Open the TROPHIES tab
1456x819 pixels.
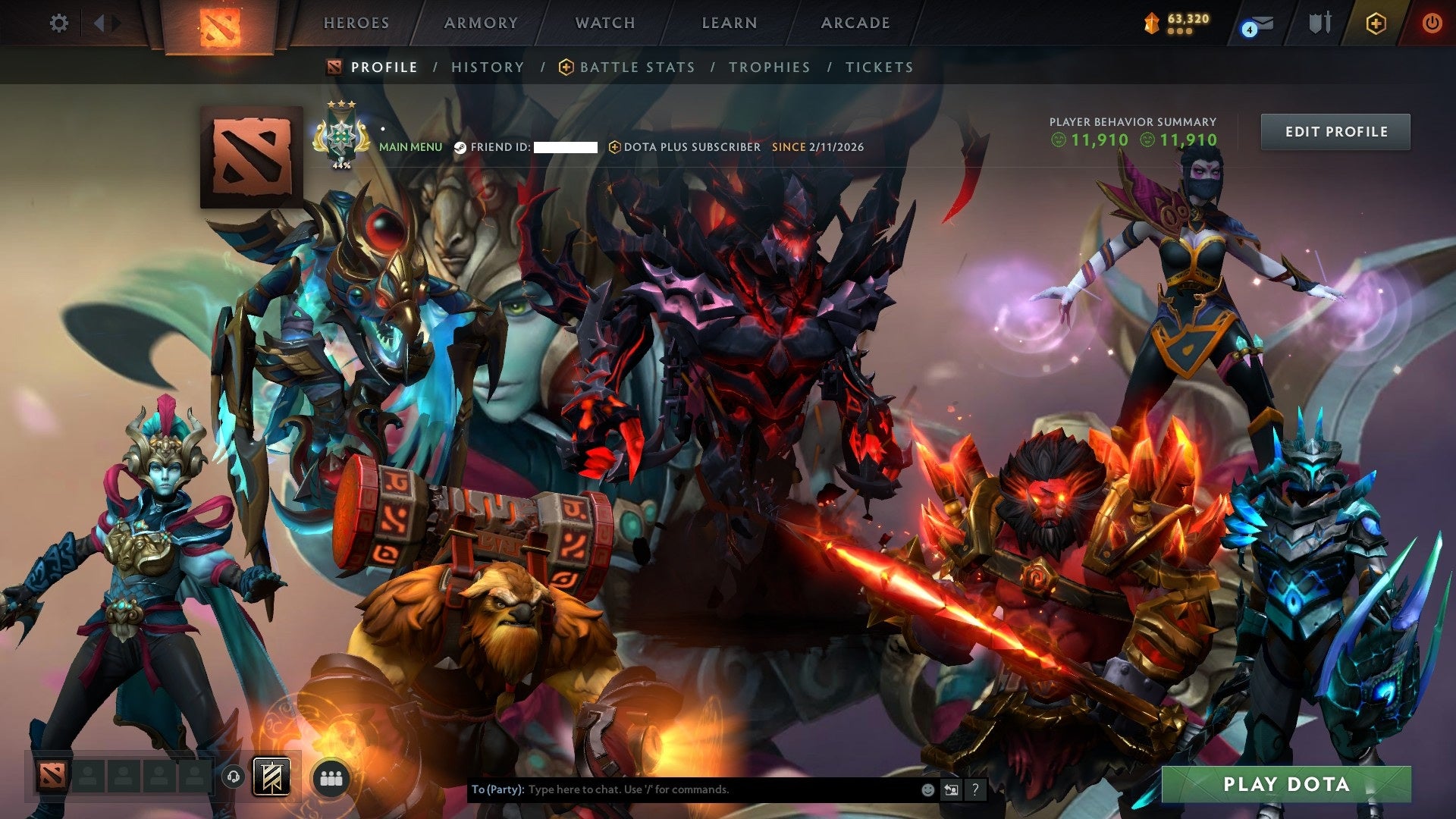point(769,67)
